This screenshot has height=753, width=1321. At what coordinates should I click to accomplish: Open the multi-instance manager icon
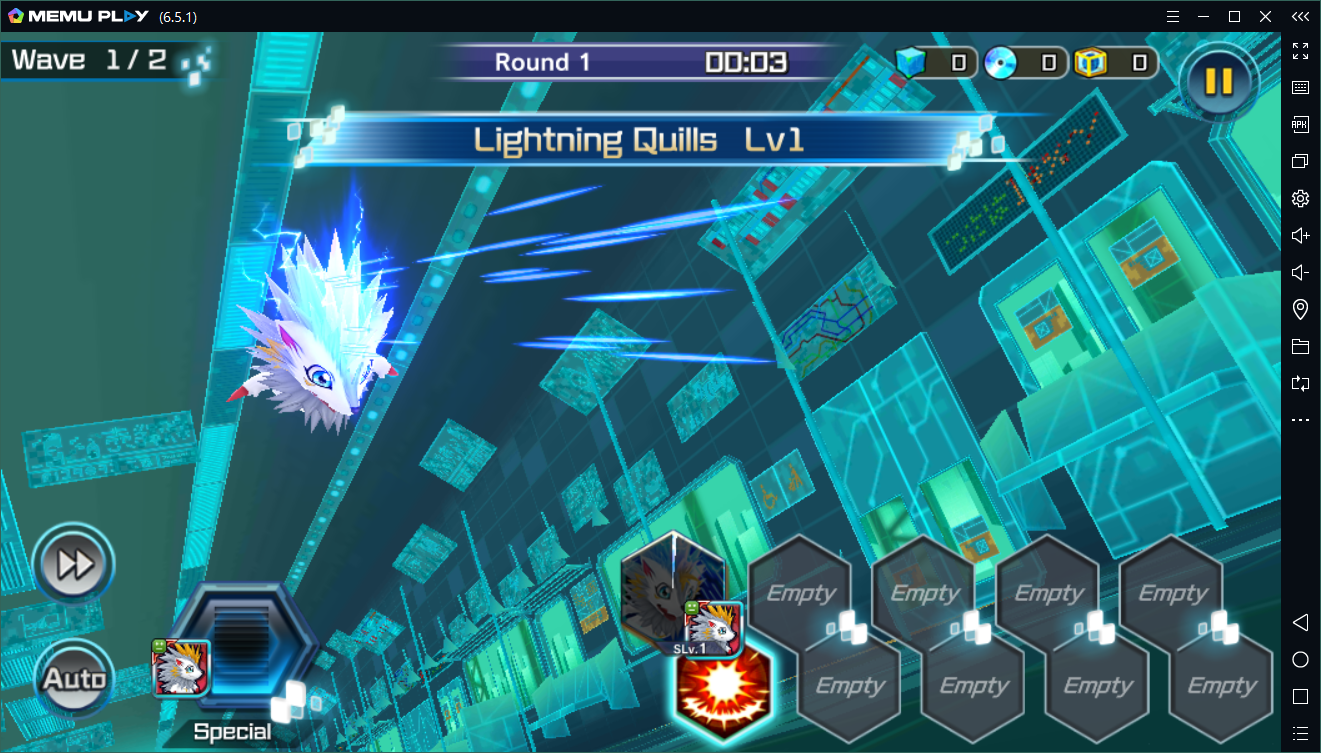coord(1300,161)
